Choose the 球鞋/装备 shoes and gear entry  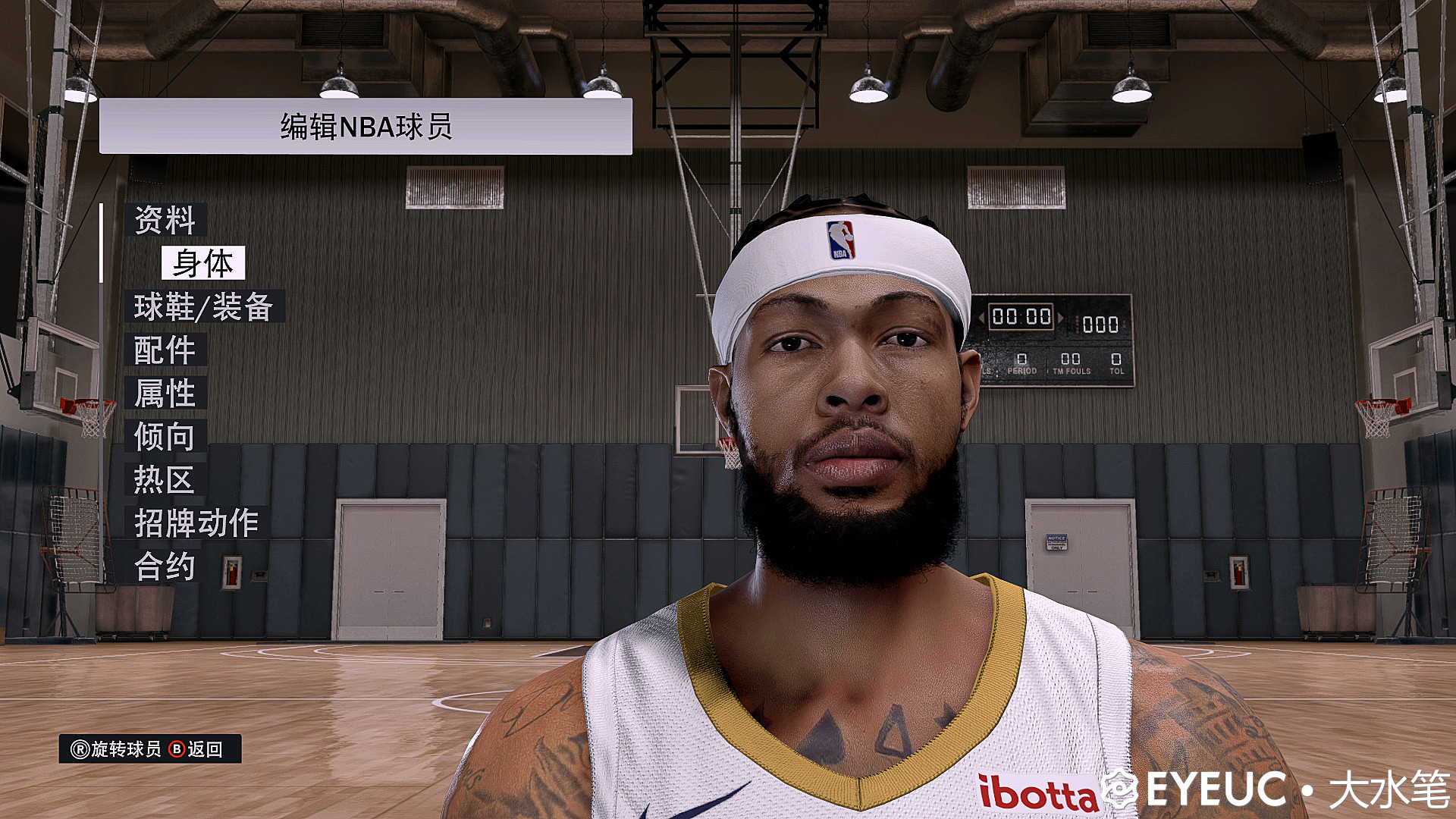point(204,306)
